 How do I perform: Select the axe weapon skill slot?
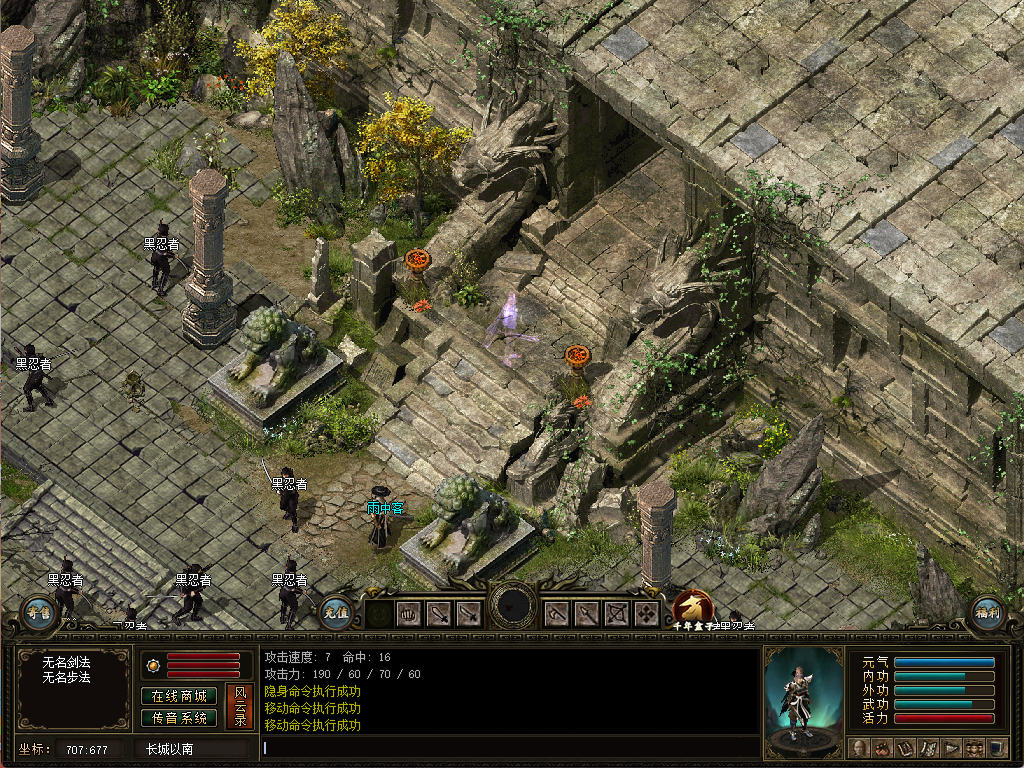(557, 614)
